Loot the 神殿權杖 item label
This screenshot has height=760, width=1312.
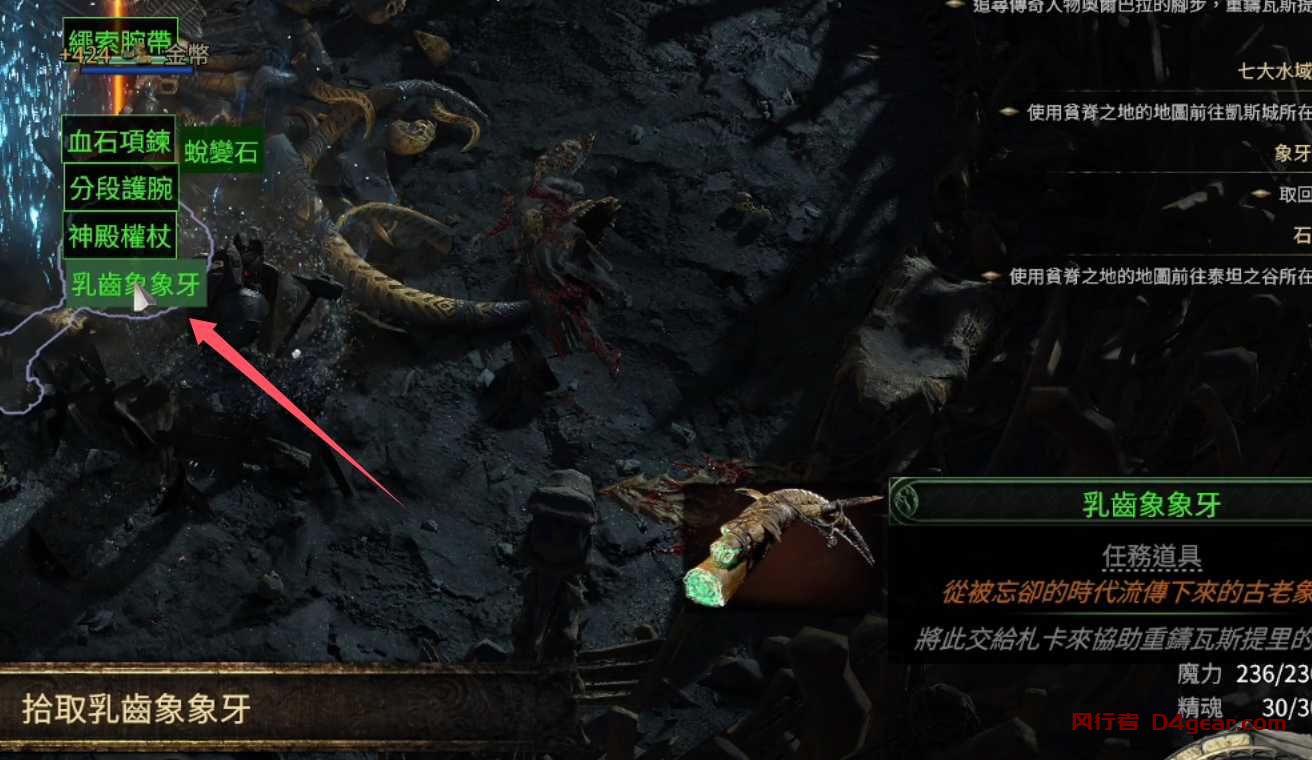coord(120,237)
